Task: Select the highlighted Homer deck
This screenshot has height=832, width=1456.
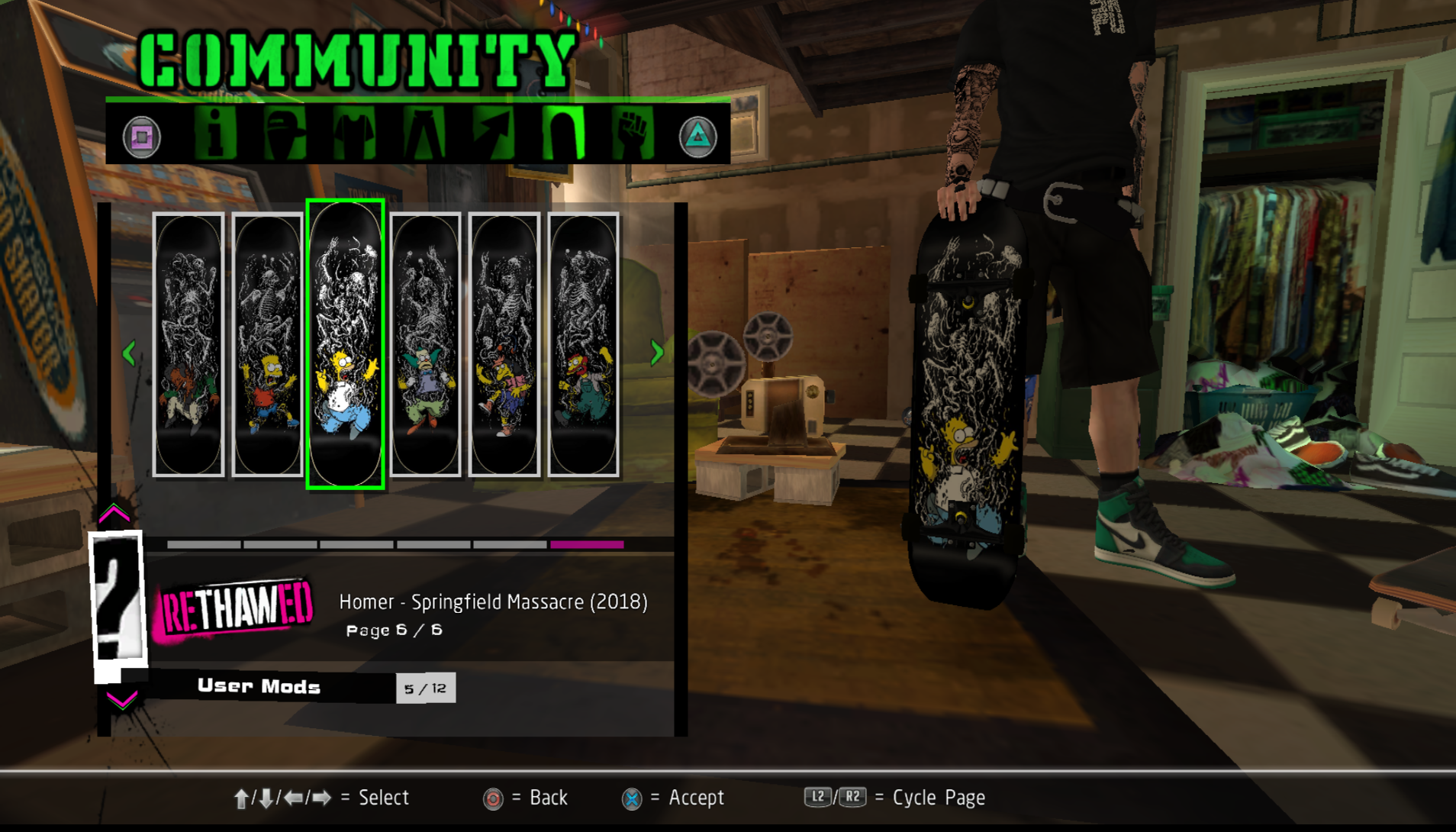Action: [x=346, y=344]
